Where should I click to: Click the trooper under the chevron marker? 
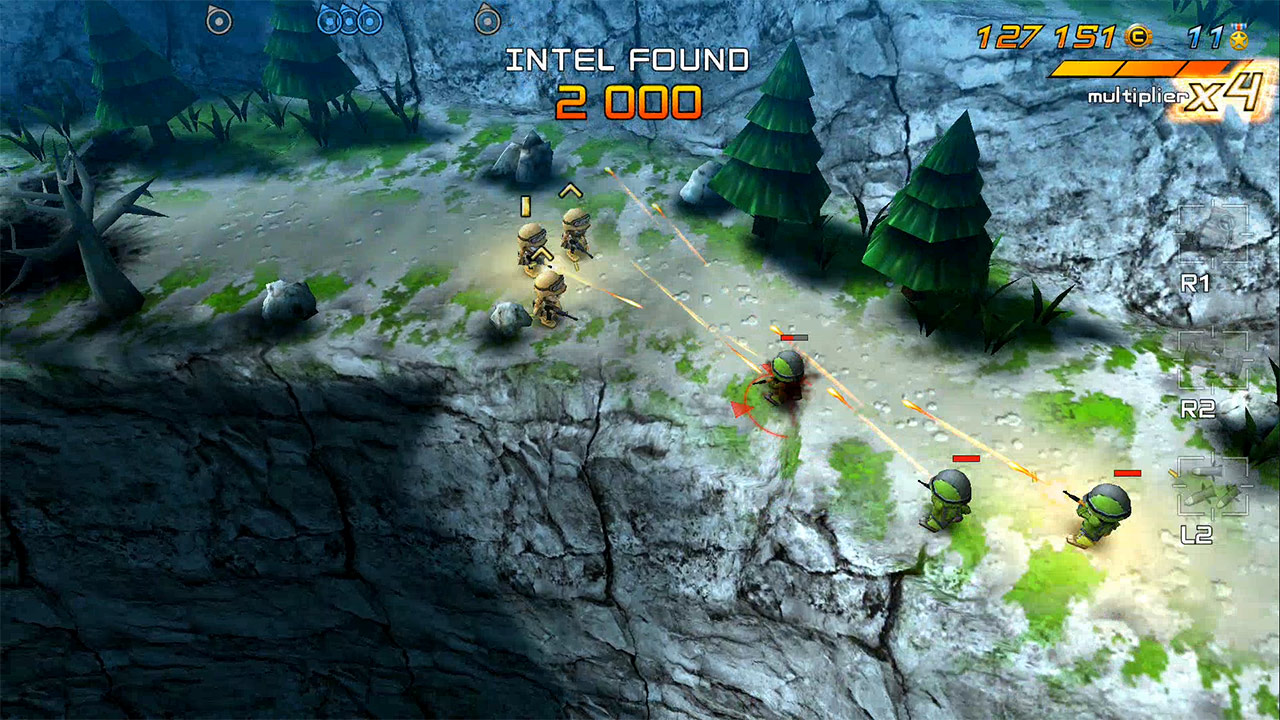click(x=575, y=240)
